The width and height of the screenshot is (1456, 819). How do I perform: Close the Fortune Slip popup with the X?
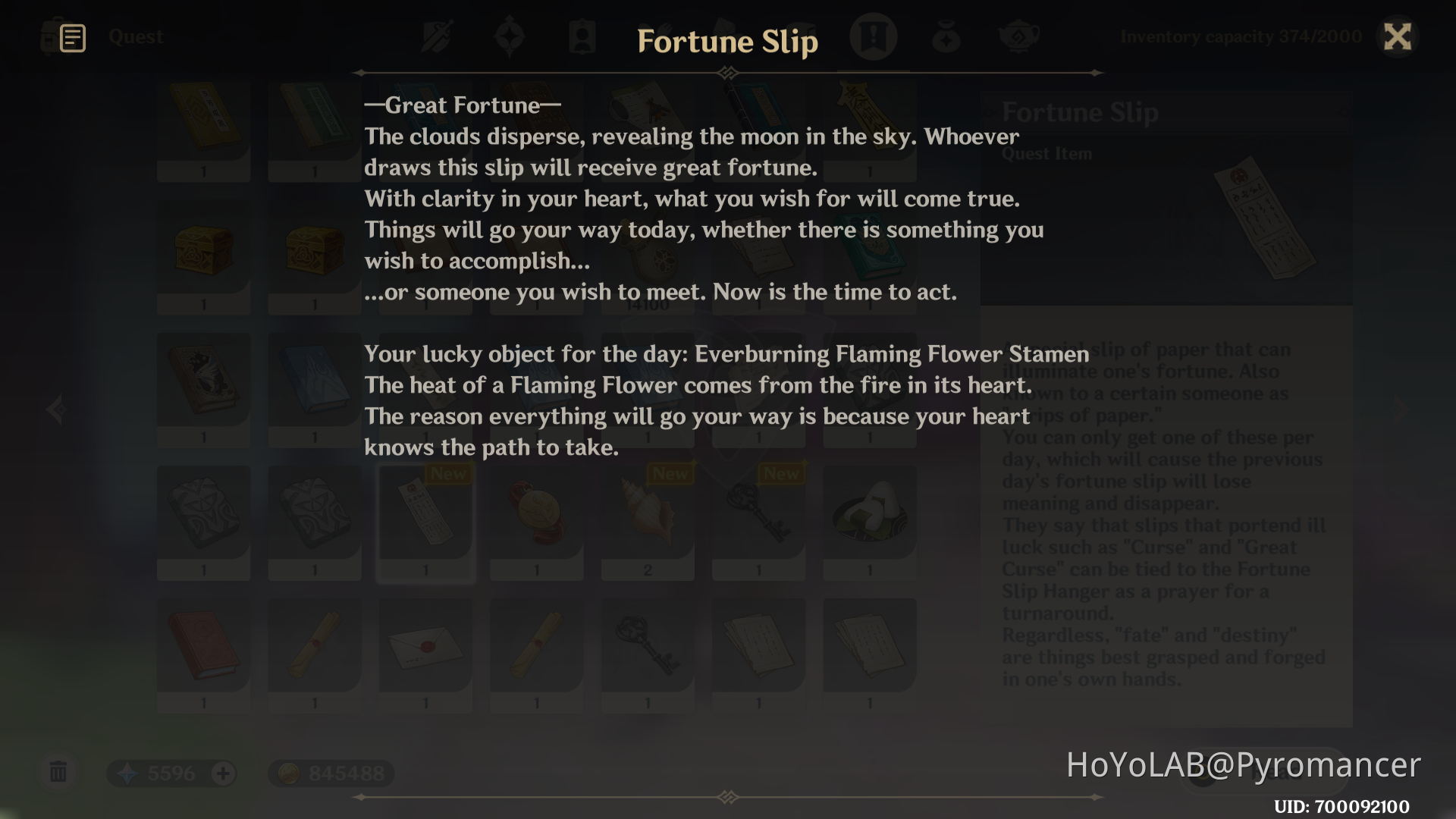[x=1398, y=37]
